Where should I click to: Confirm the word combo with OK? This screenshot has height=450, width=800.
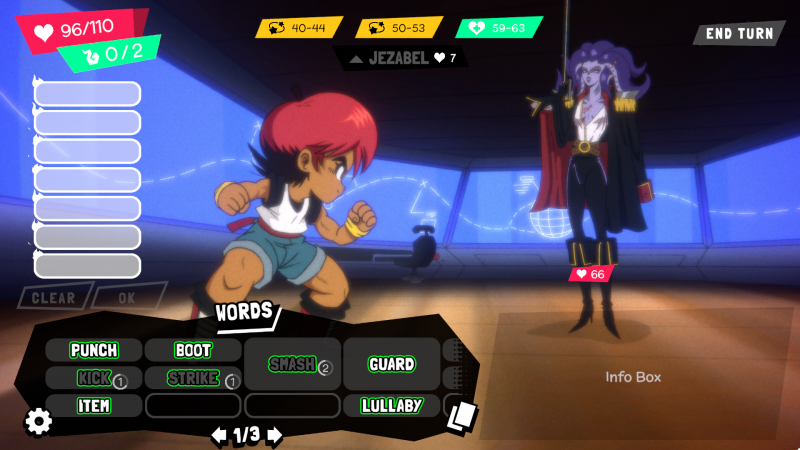point(128,297)
